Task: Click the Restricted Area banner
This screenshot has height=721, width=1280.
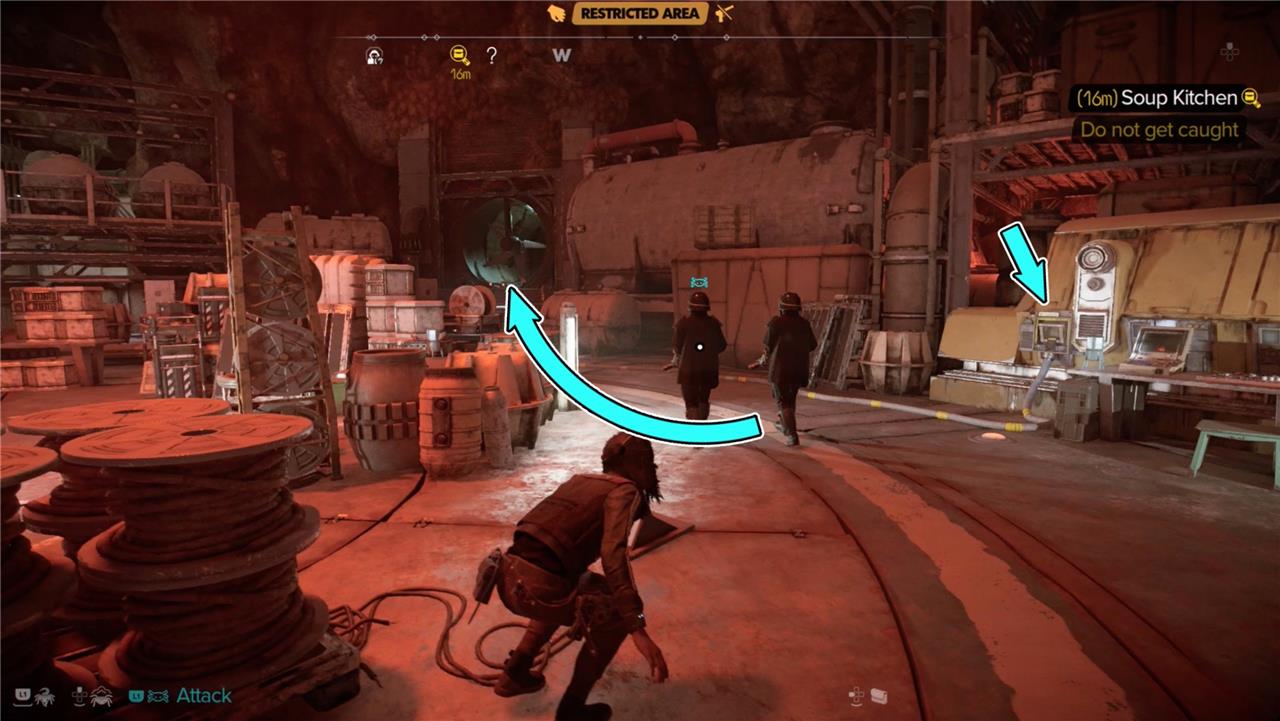Action: point(640,13)
